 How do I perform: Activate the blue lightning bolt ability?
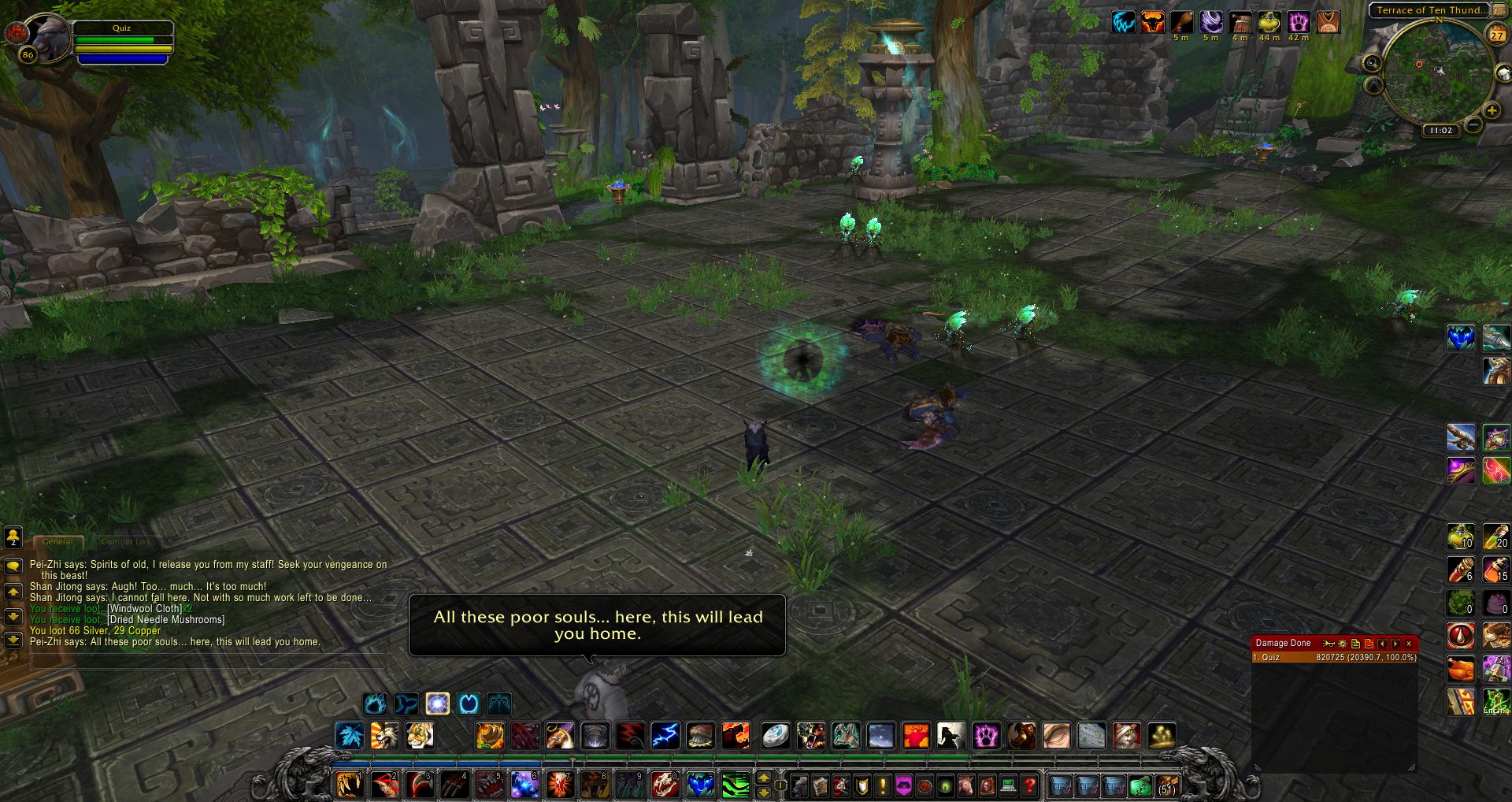pos(665,736)
